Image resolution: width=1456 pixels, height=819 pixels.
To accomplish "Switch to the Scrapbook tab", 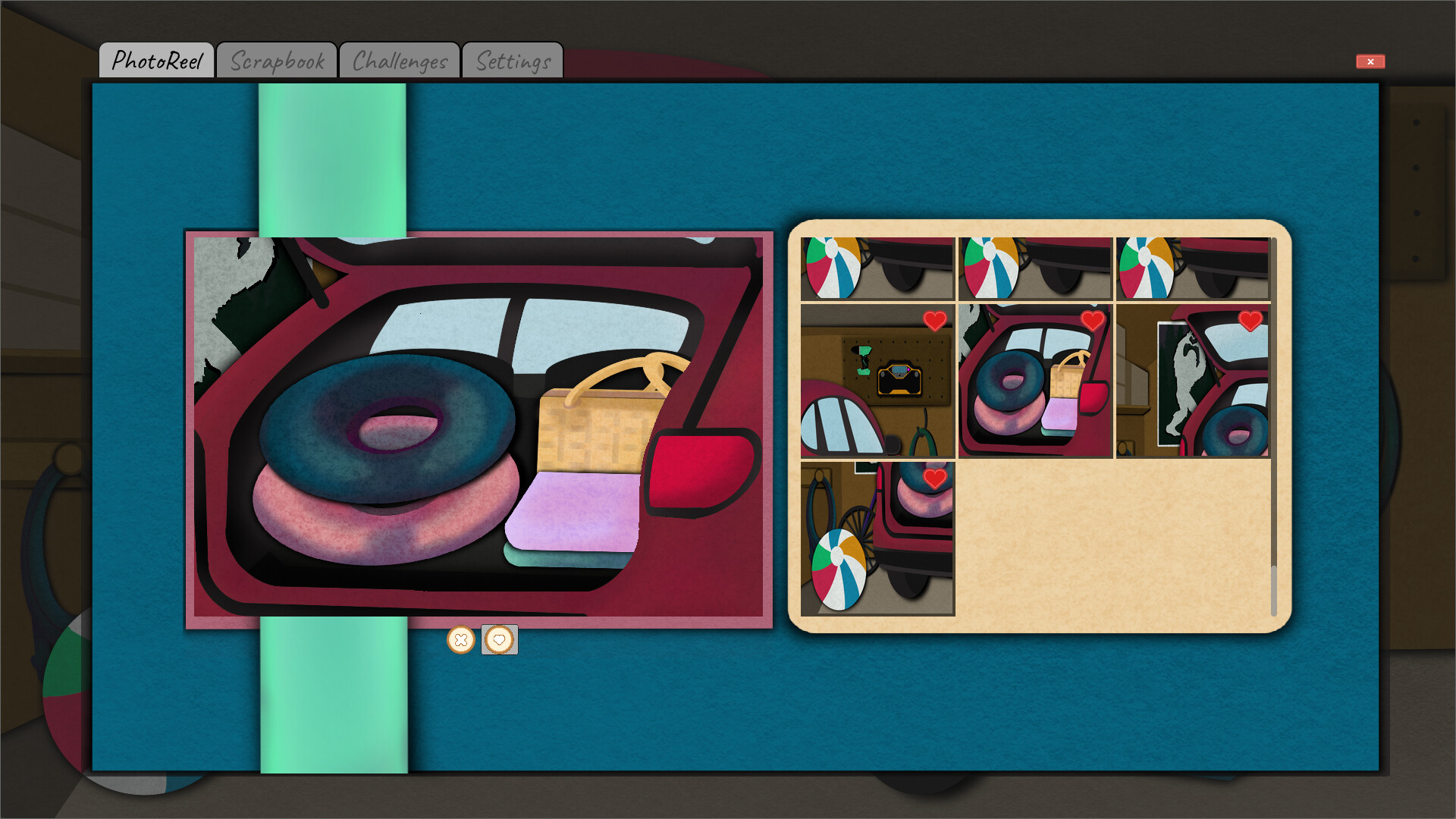I will tap(277, 59).
